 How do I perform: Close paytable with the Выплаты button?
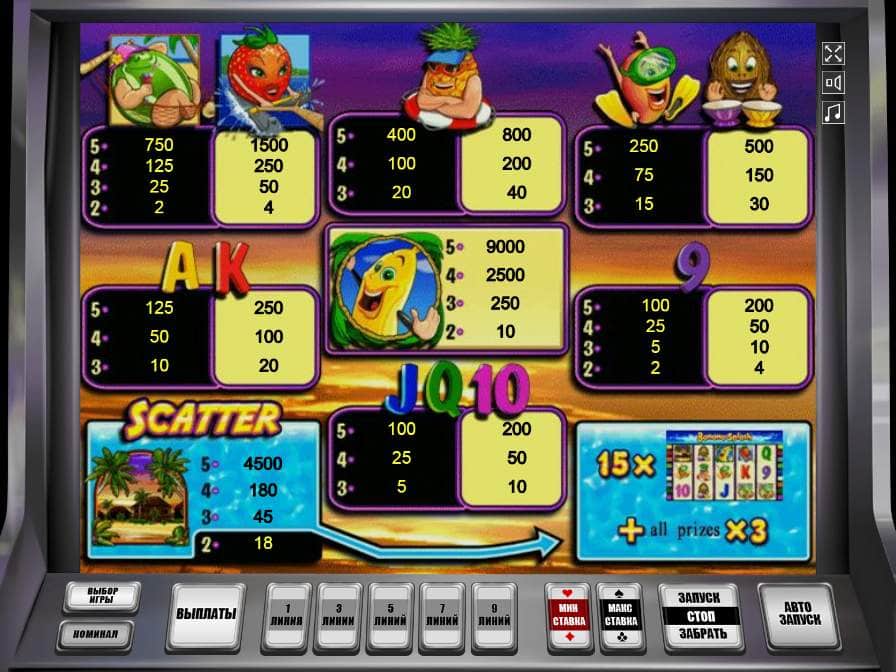[206, 613]
